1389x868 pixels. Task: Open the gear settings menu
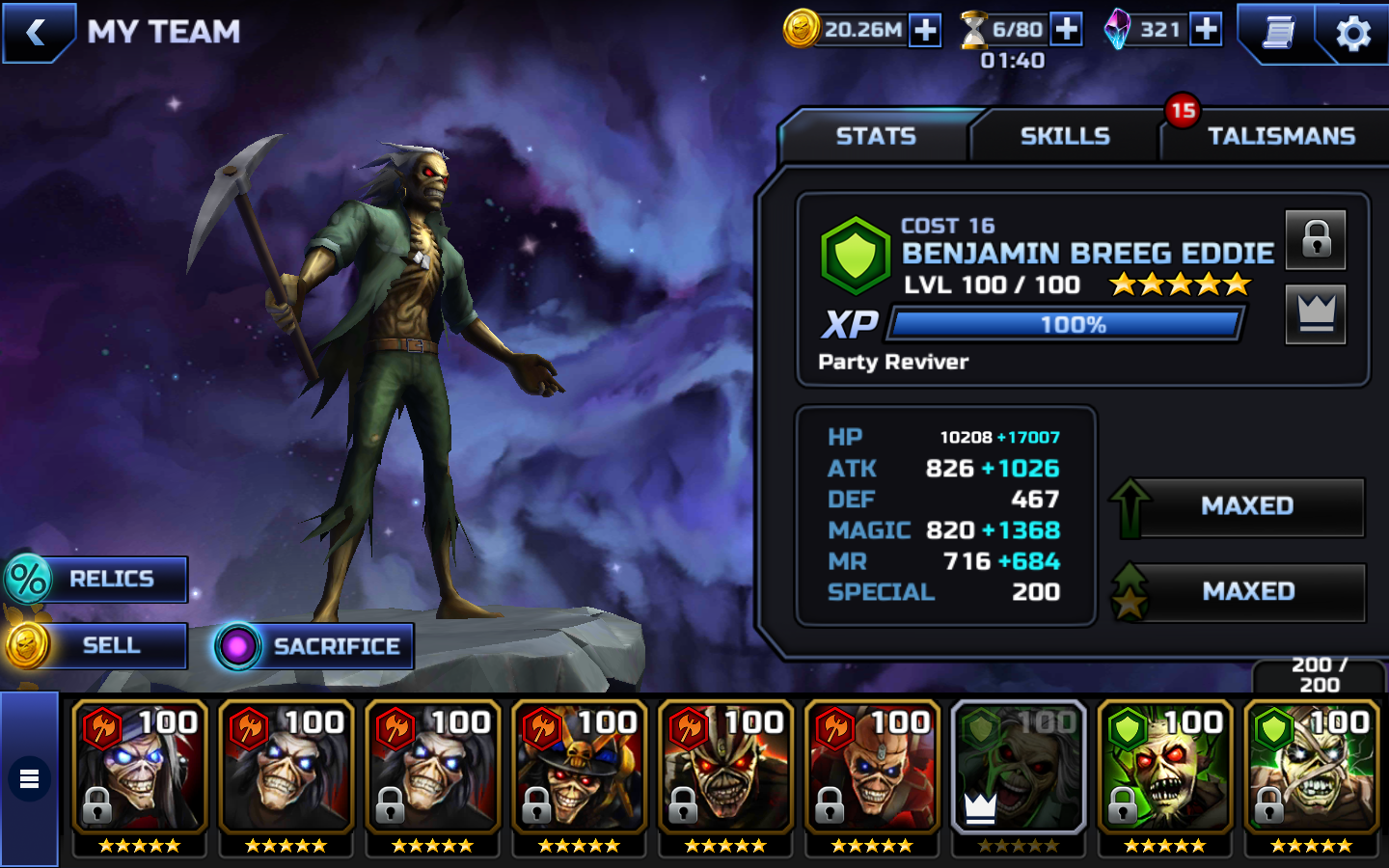[x=1352, y=33]
